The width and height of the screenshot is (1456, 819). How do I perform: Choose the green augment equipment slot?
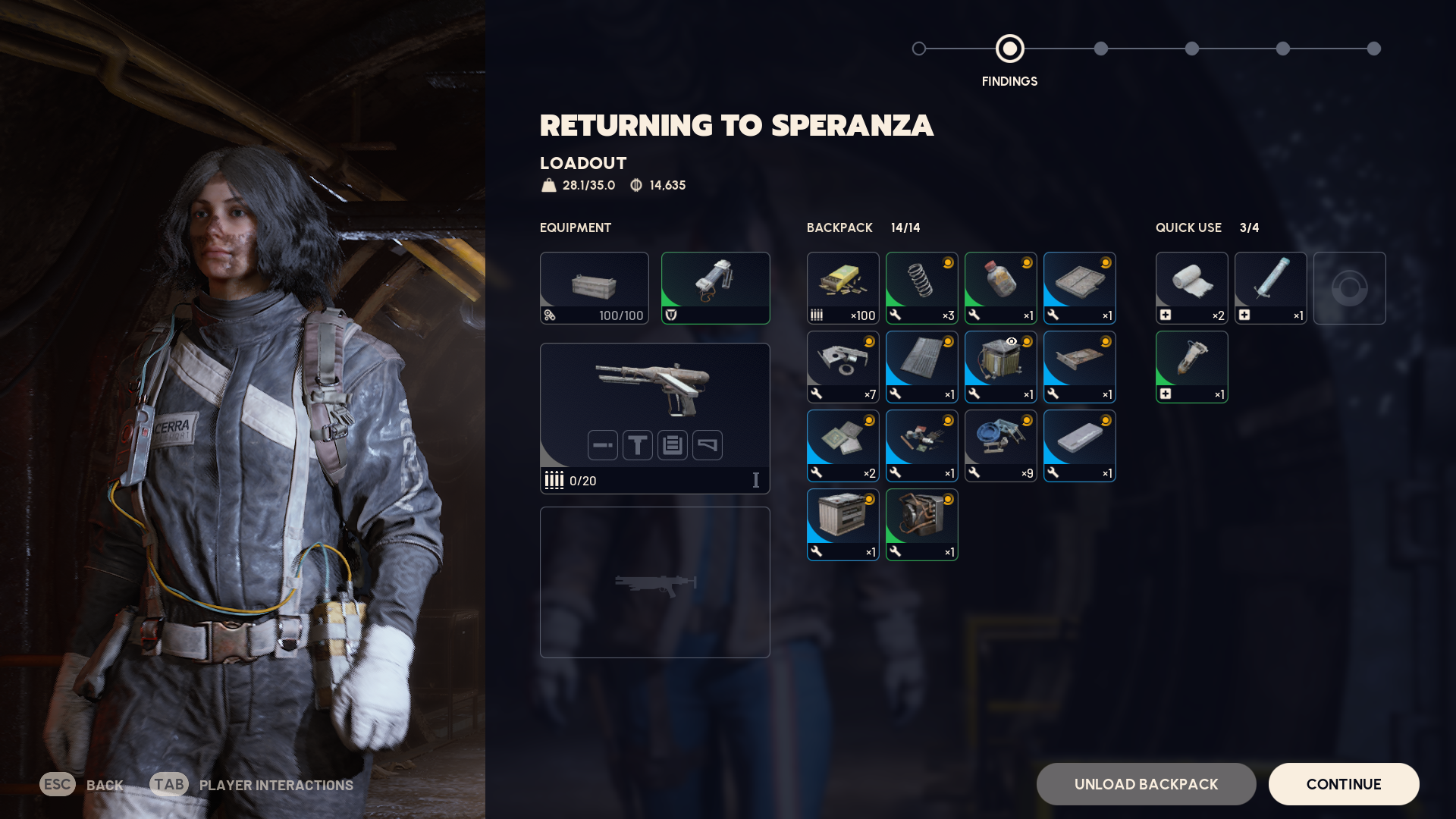(x=715, y=288)
